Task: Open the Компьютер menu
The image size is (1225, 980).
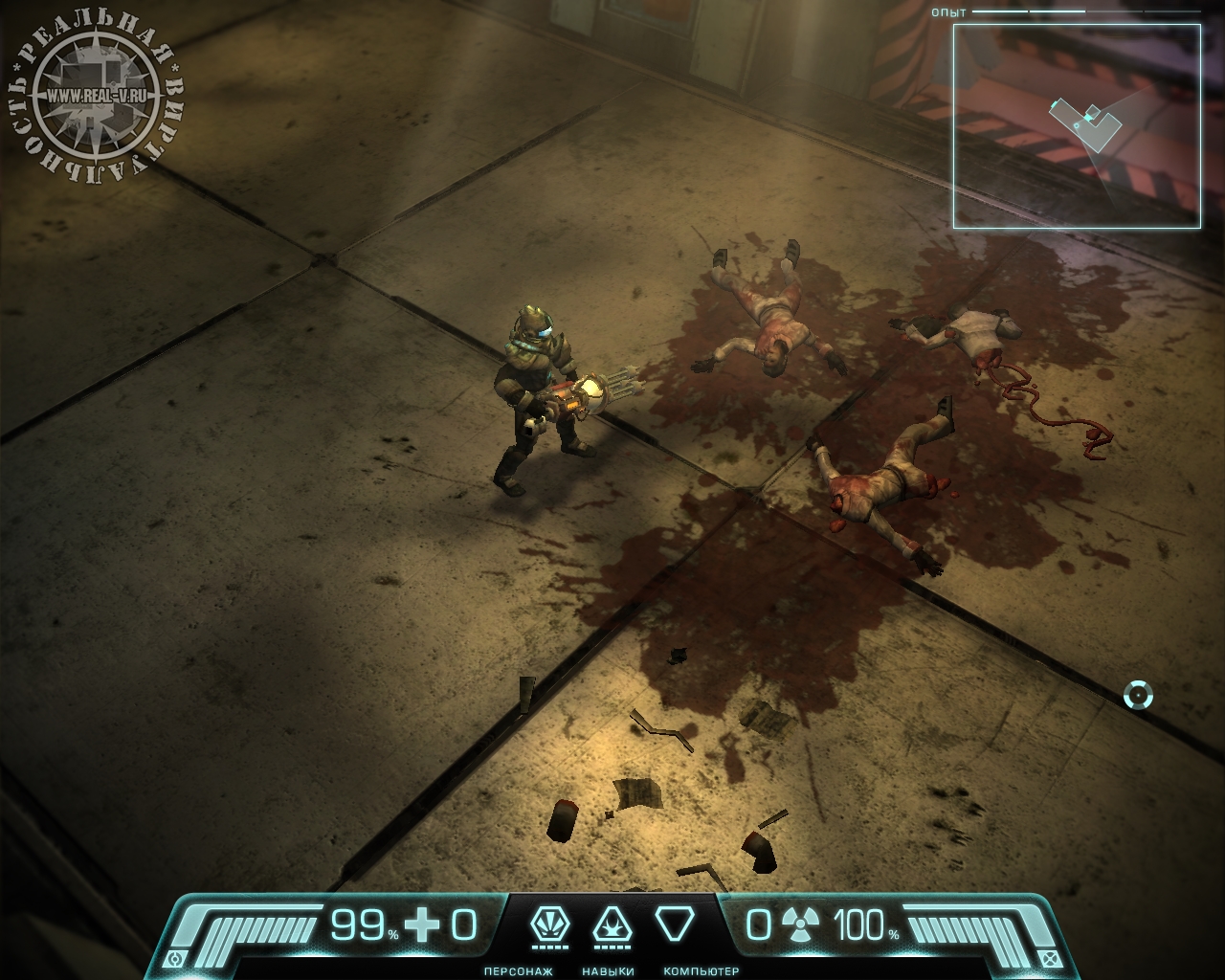Action: [674, 926]
